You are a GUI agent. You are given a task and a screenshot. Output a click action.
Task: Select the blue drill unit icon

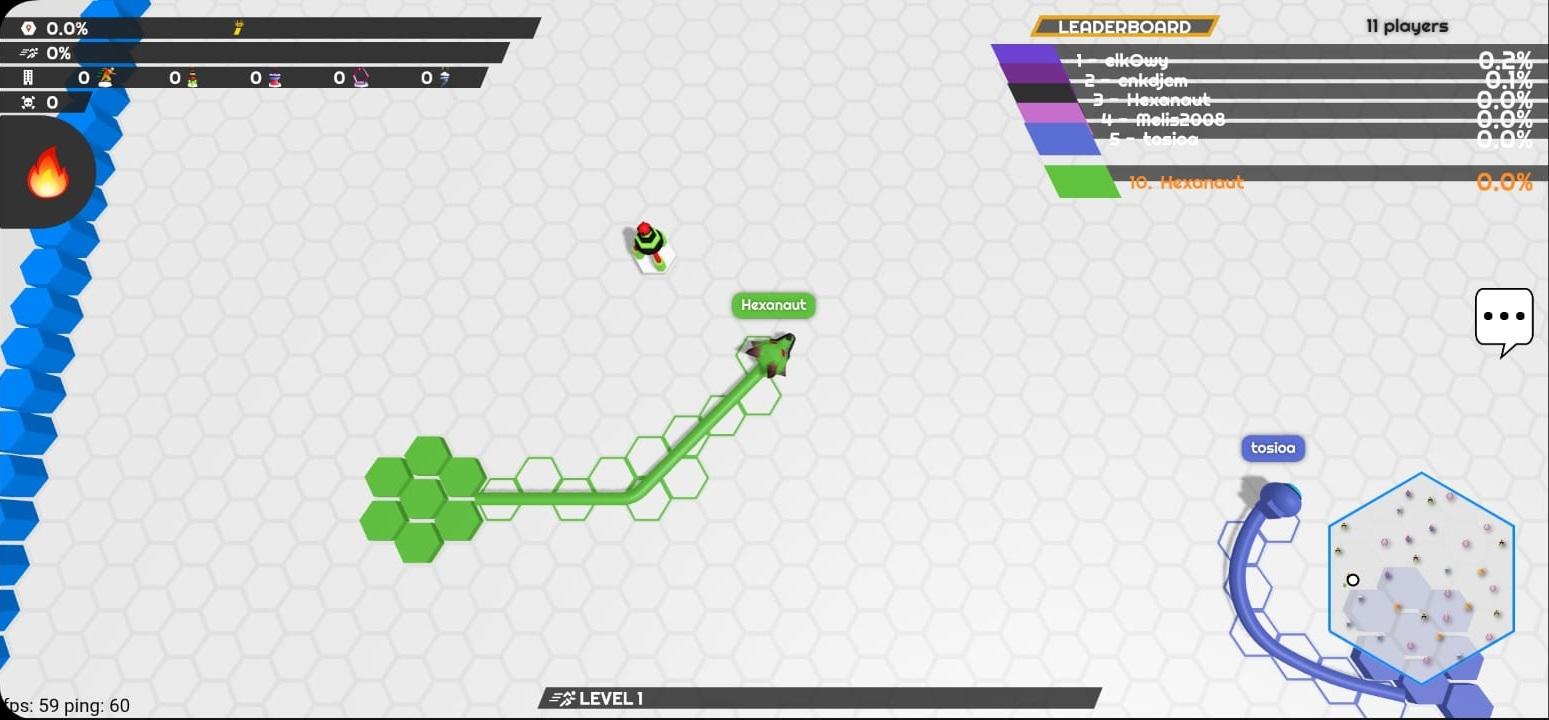click(x=444, y=78)
